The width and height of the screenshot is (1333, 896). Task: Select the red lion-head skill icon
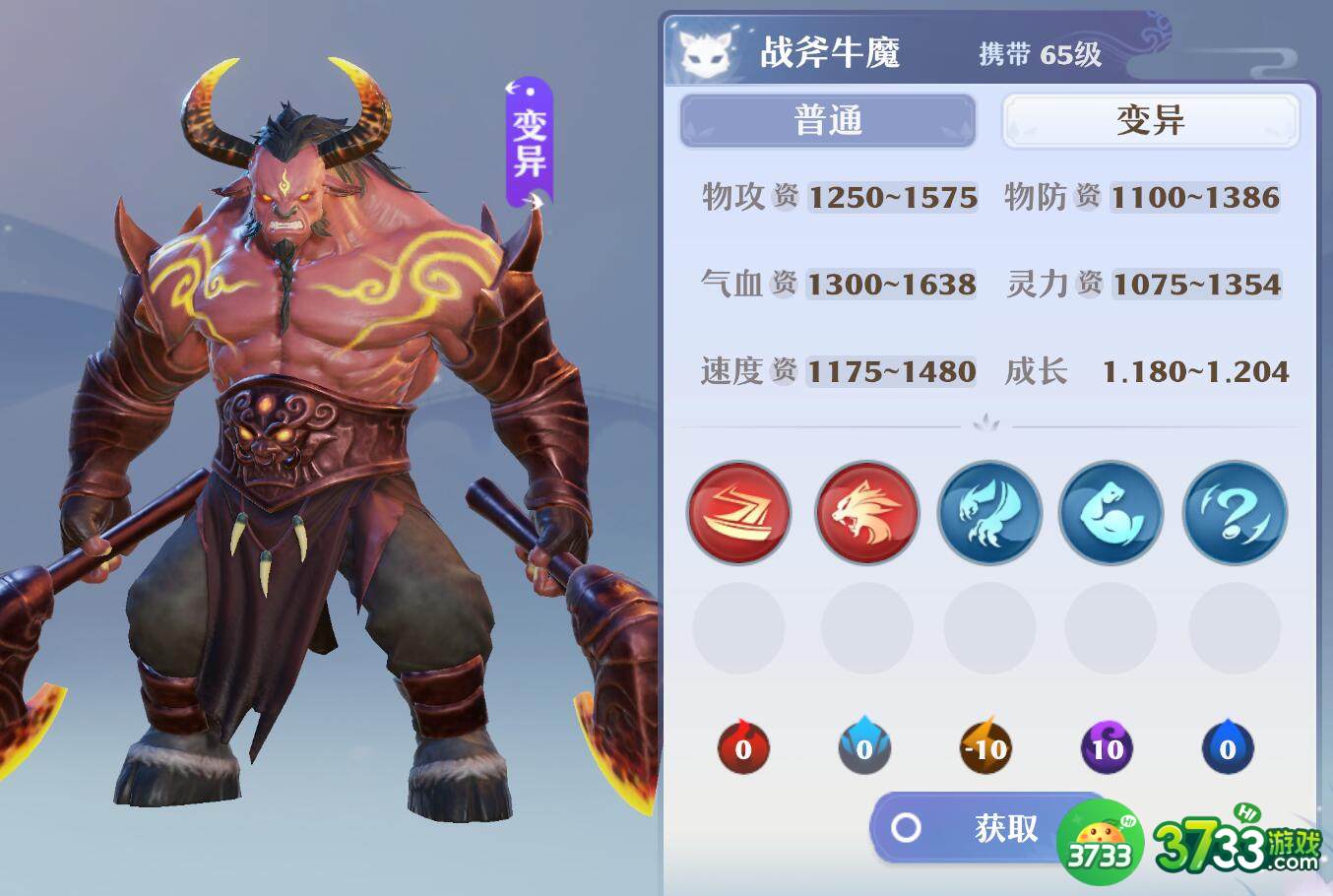865,513
